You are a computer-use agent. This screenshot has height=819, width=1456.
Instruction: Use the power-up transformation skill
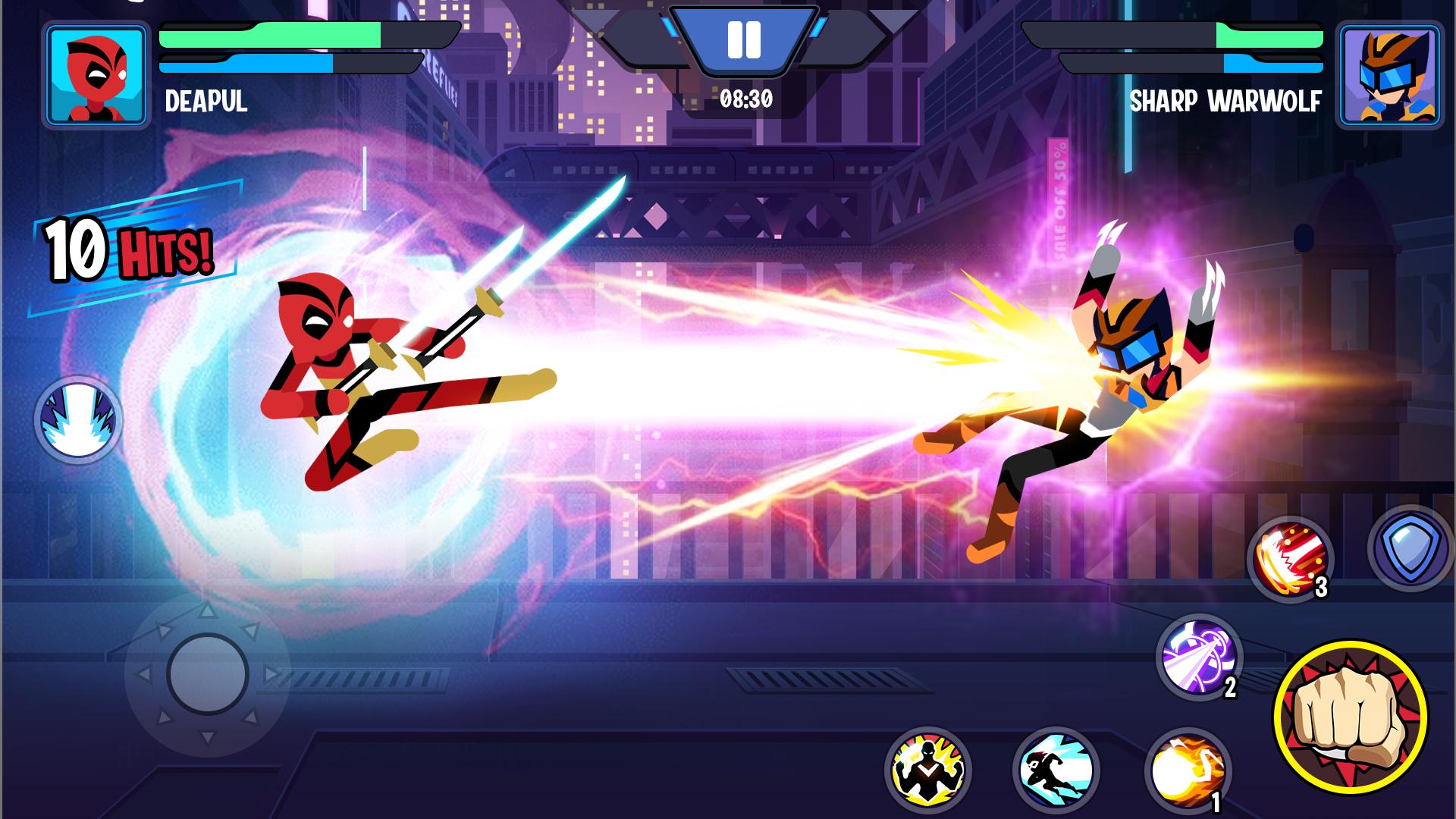tap(927, 770)
